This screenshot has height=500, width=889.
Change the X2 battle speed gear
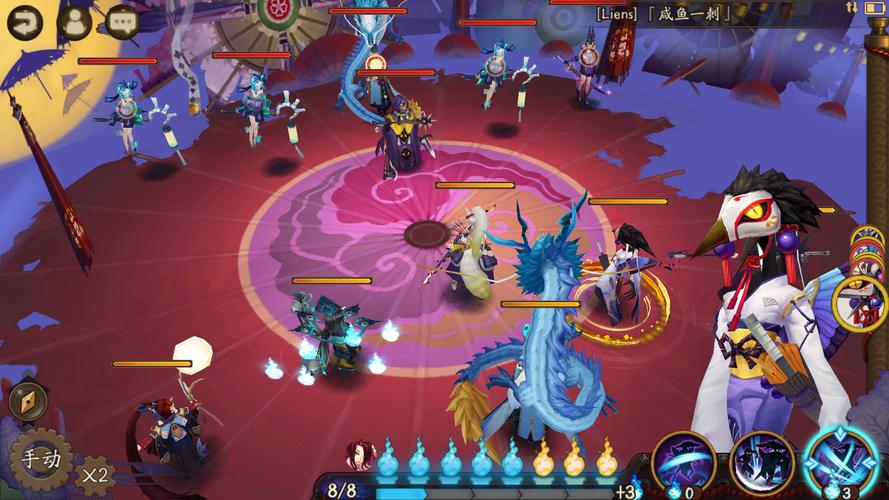(95, 474)
